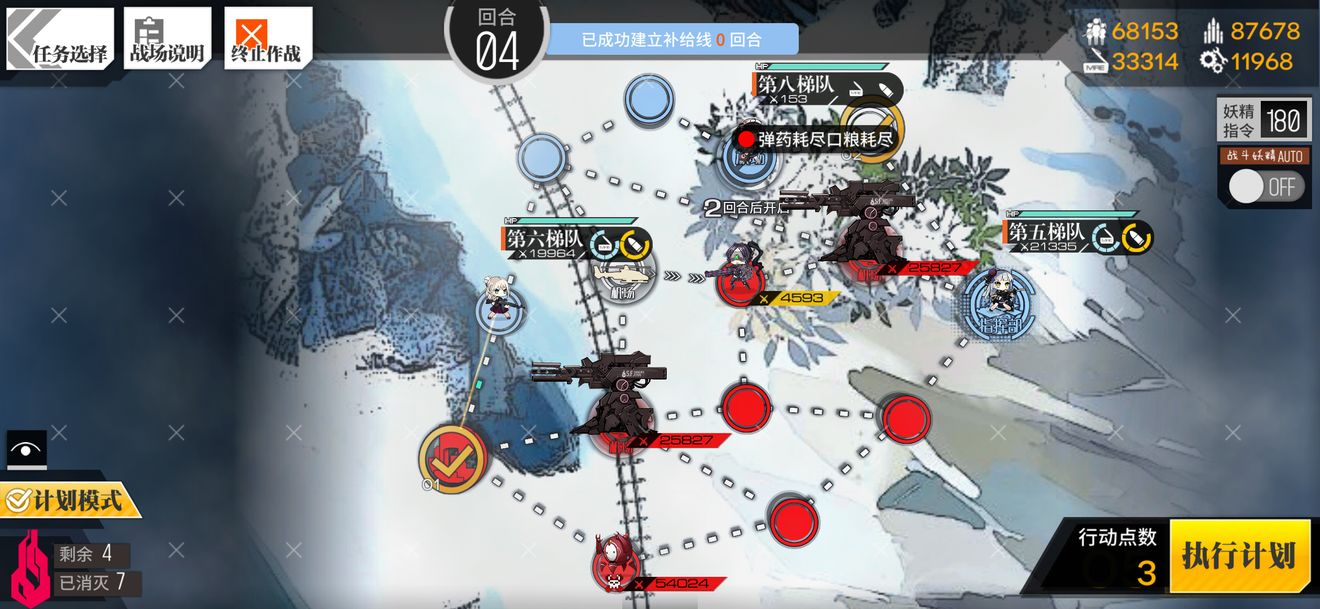Screen dimensions: 1320x609
Task: Execute the plan with 执行计划
Action: pos(1239,555)
